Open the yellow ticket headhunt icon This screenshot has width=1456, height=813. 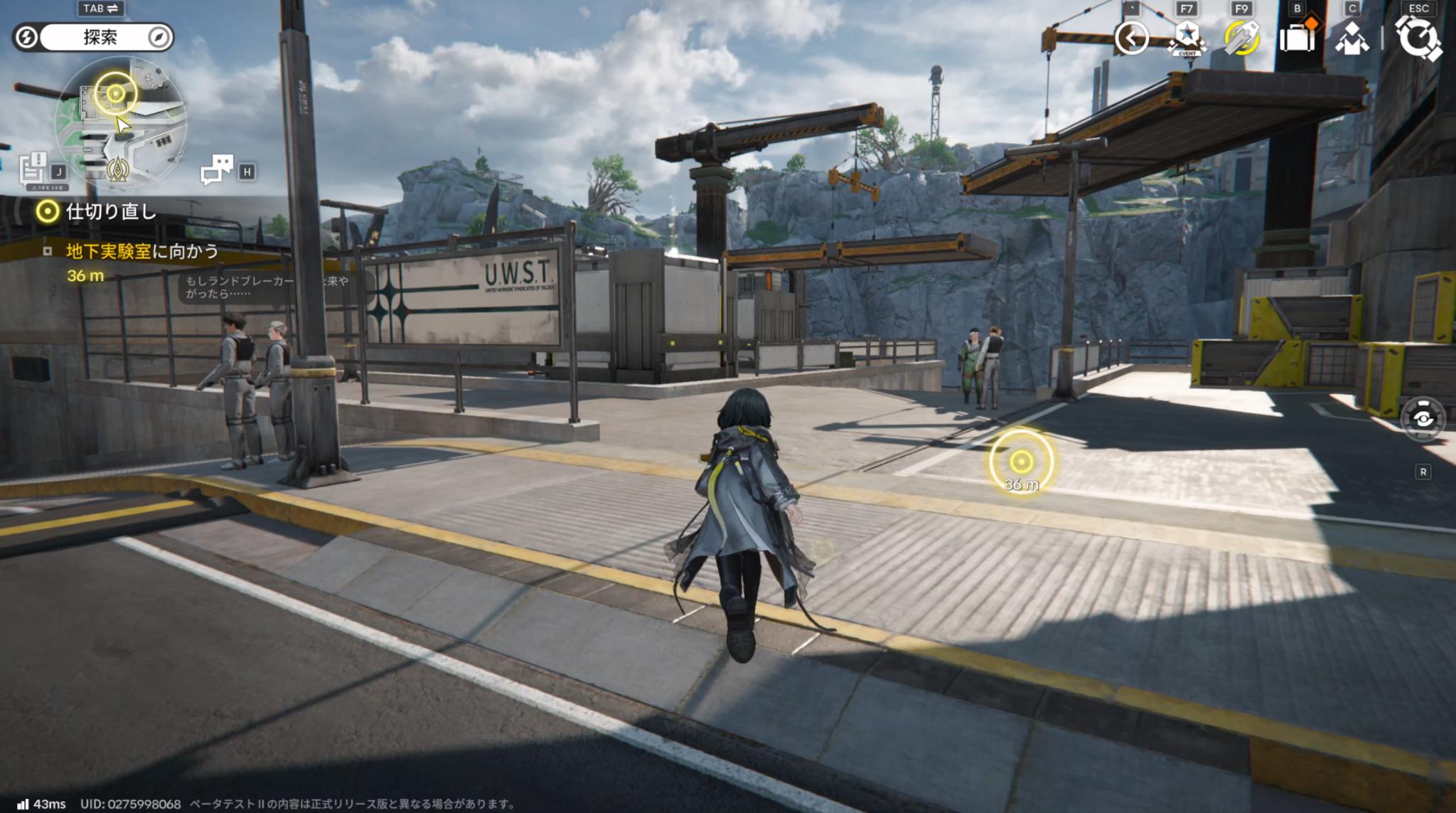point(1241,38)
